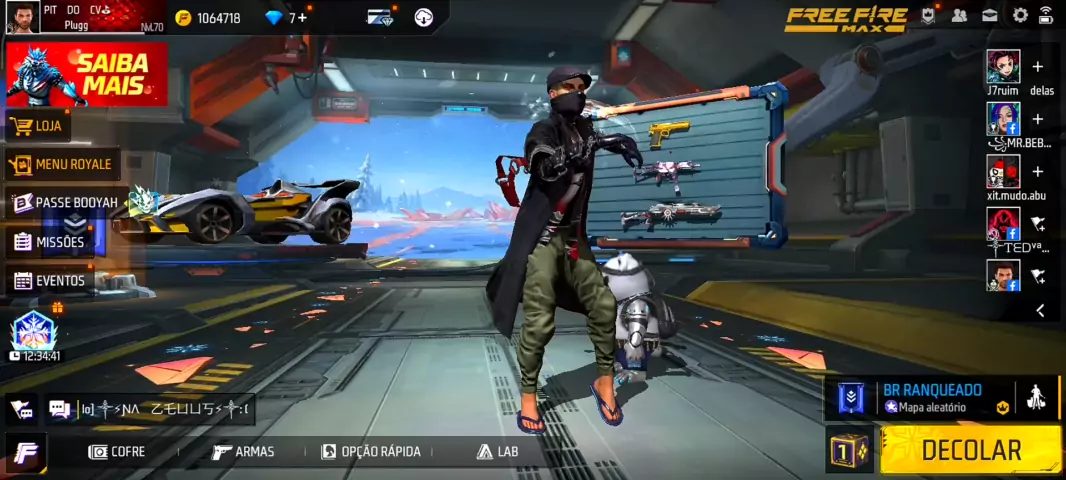Open the player profile avatar

[22, 17]
